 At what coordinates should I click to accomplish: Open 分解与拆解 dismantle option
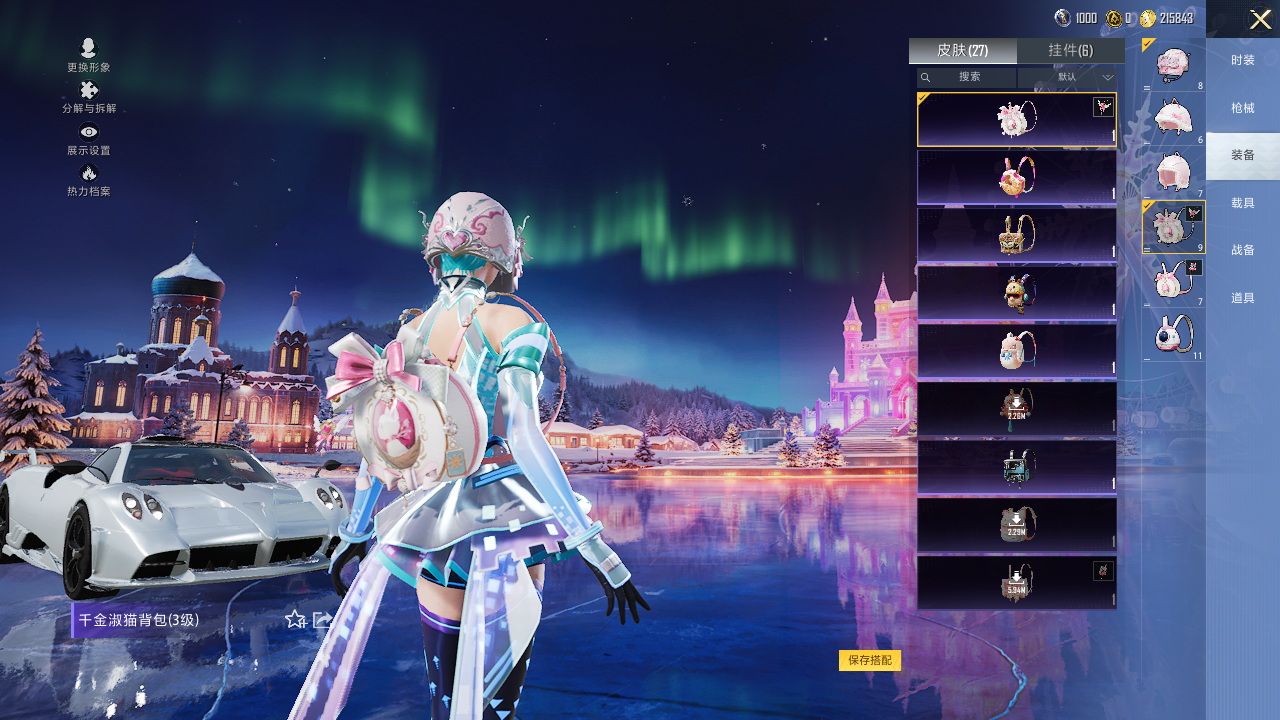[x=89, y=97]
